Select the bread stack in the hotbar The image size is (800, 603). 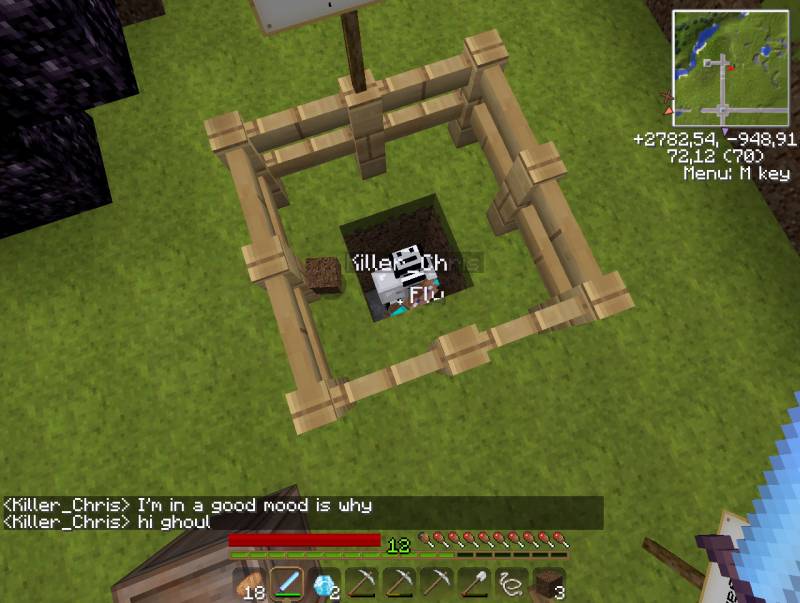249,584
